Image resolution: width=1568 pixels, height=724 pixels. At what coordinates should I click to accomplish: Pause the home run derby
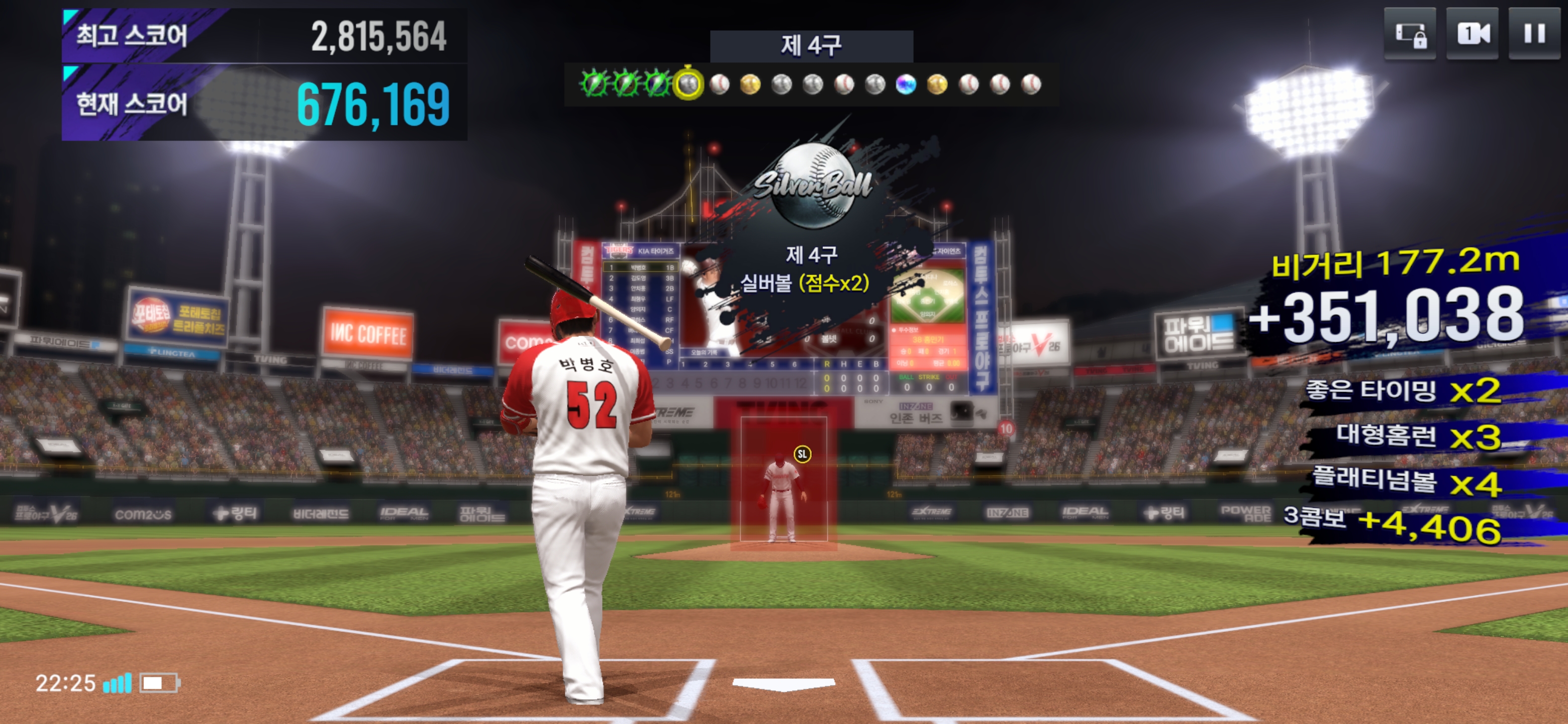tap(1534, 34)
